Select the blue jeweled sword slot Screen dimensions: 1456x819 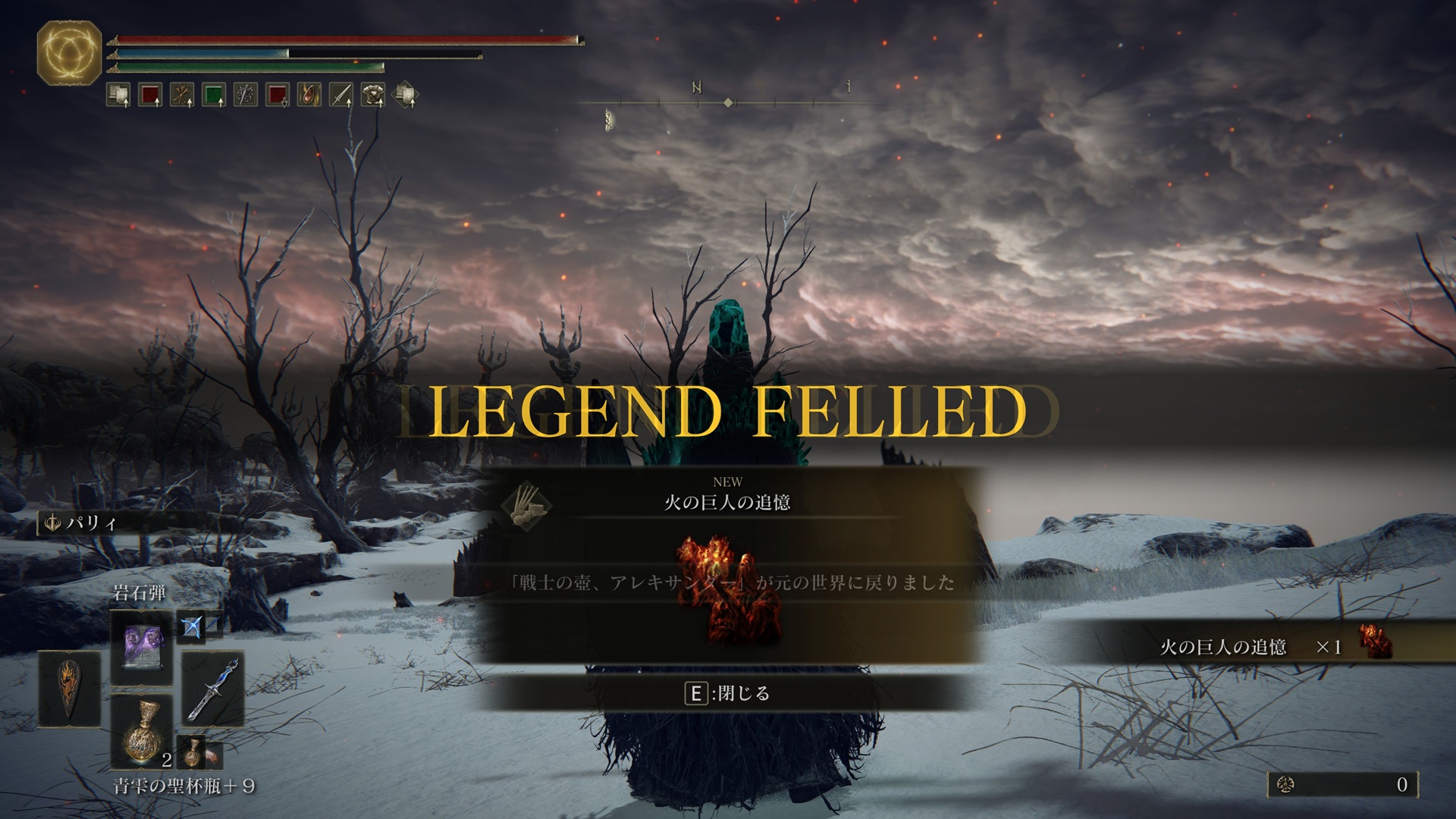(213, 689)
